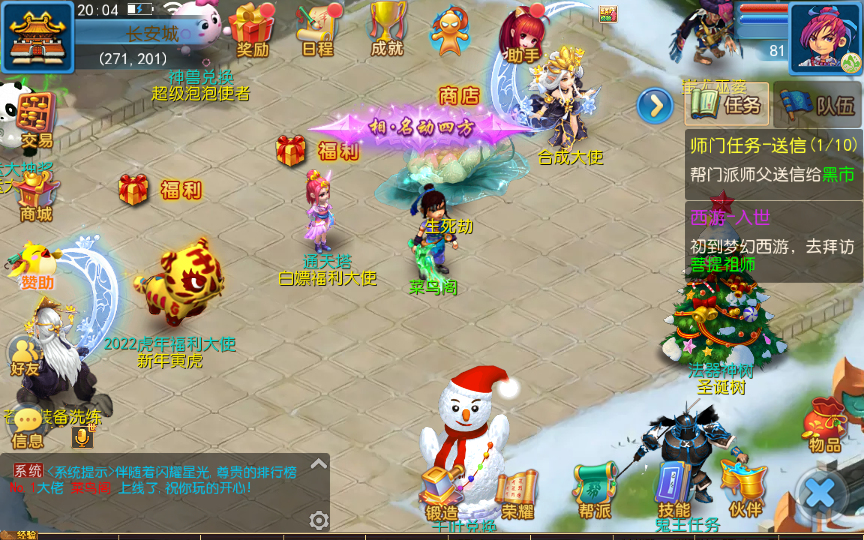Click the player avatar portrait
Screen dimensions: 864x540
[x=825, y=38]
